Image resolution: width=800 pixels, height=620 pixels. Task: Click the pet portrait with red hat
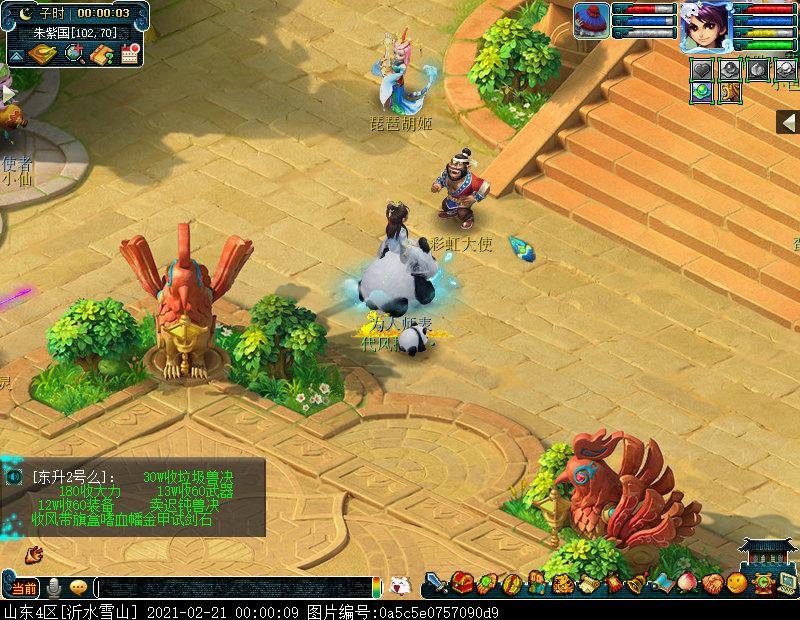(591, 21)
